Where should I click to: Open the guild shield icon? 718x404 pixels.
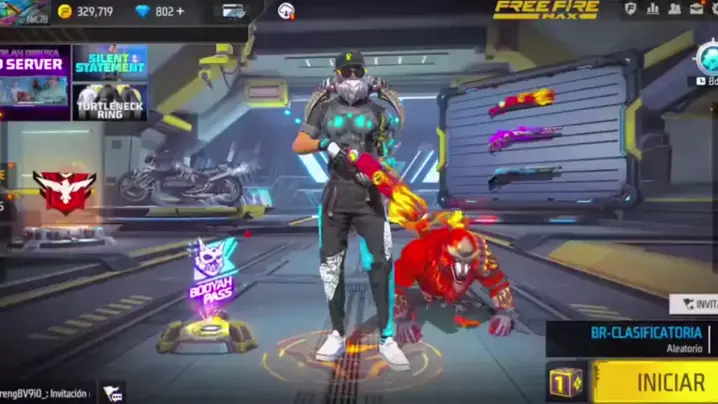[631, 9]
